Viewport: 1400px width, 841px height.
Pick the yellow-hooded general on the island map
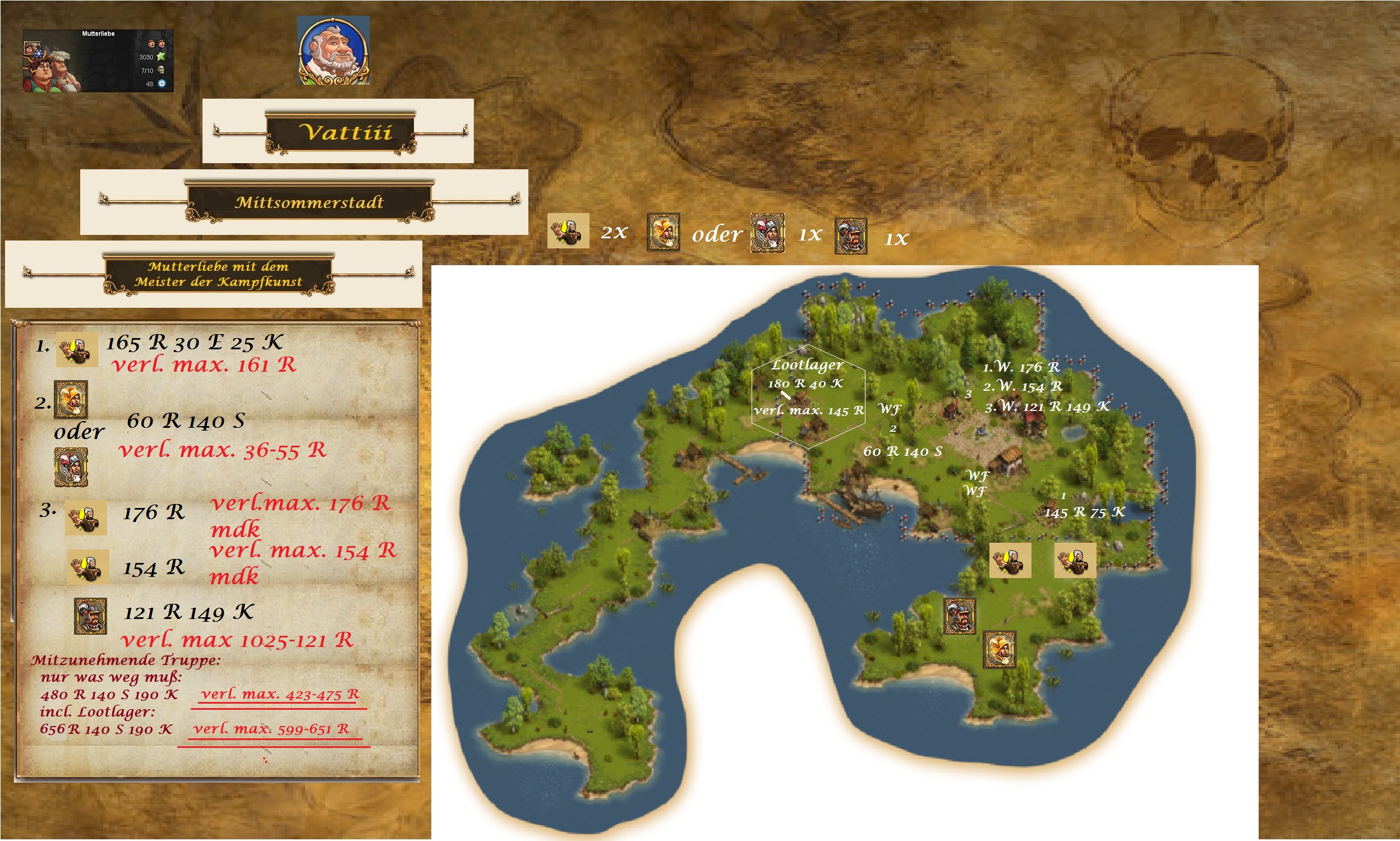pos(1000,649)
